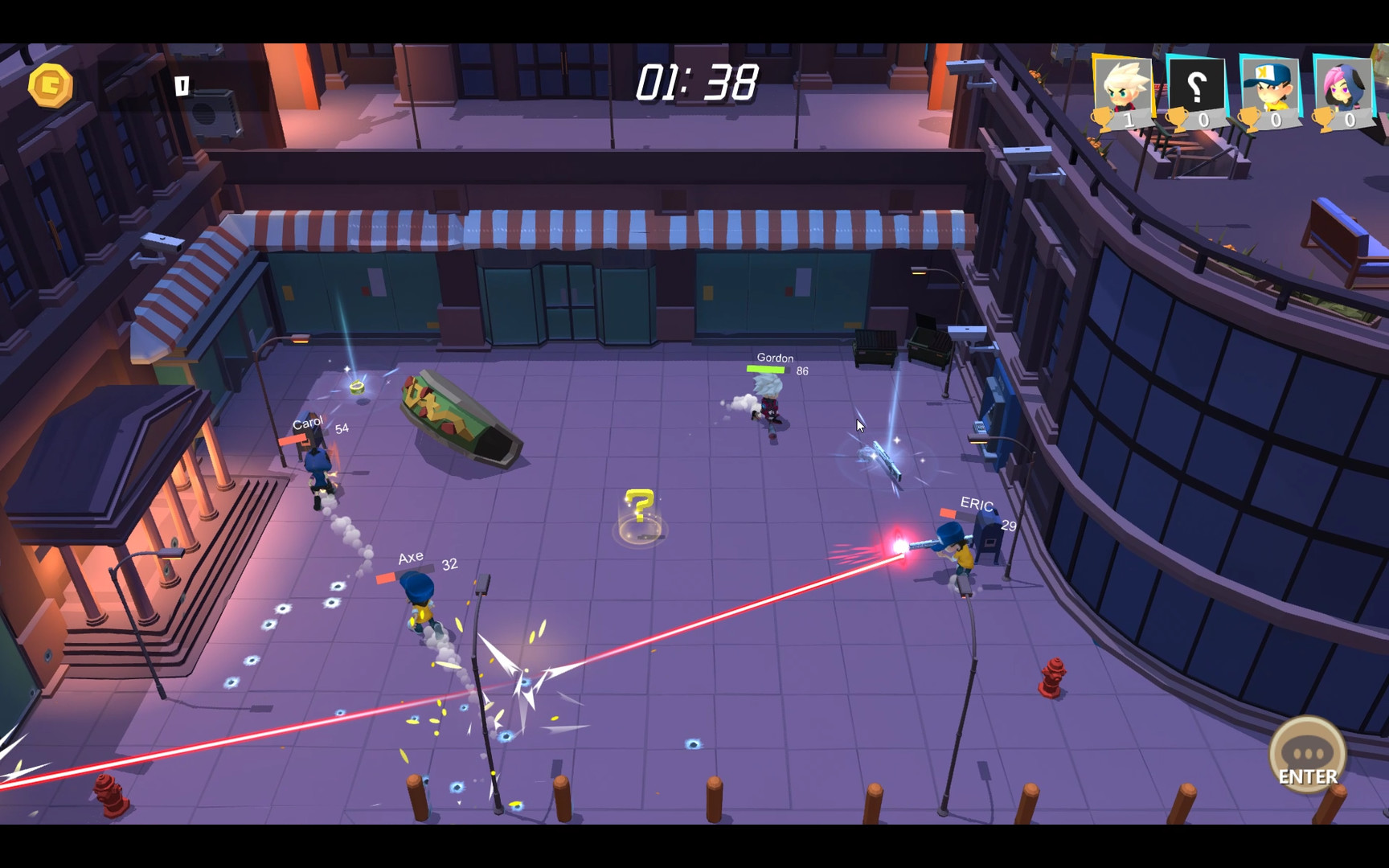Click the match timer showing 01:38
1389x868 pixels.
pos(696,80)
